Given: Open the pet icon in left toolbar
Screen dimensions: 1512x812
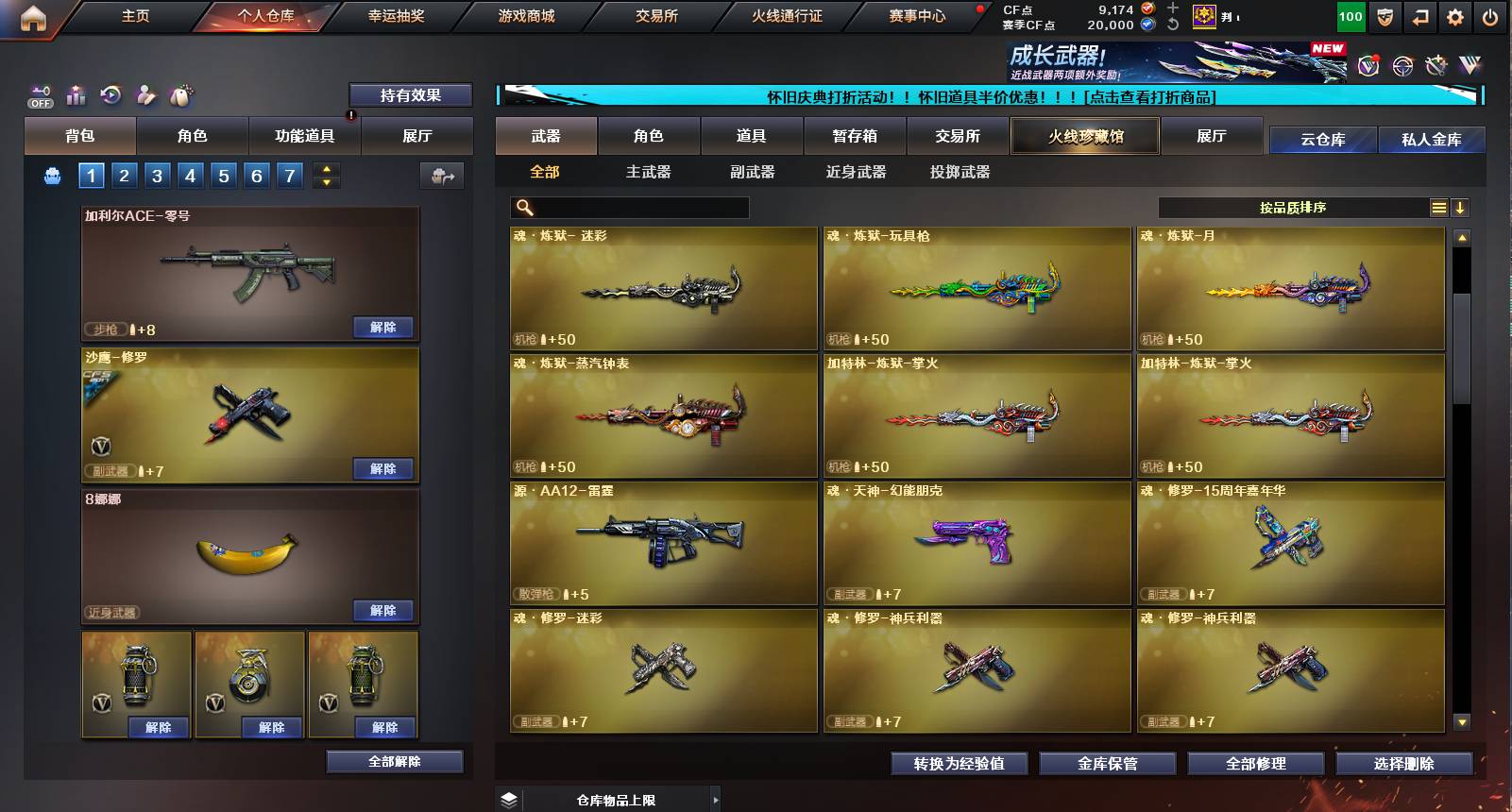Looking at the screenshot, I should click(180, 94).
